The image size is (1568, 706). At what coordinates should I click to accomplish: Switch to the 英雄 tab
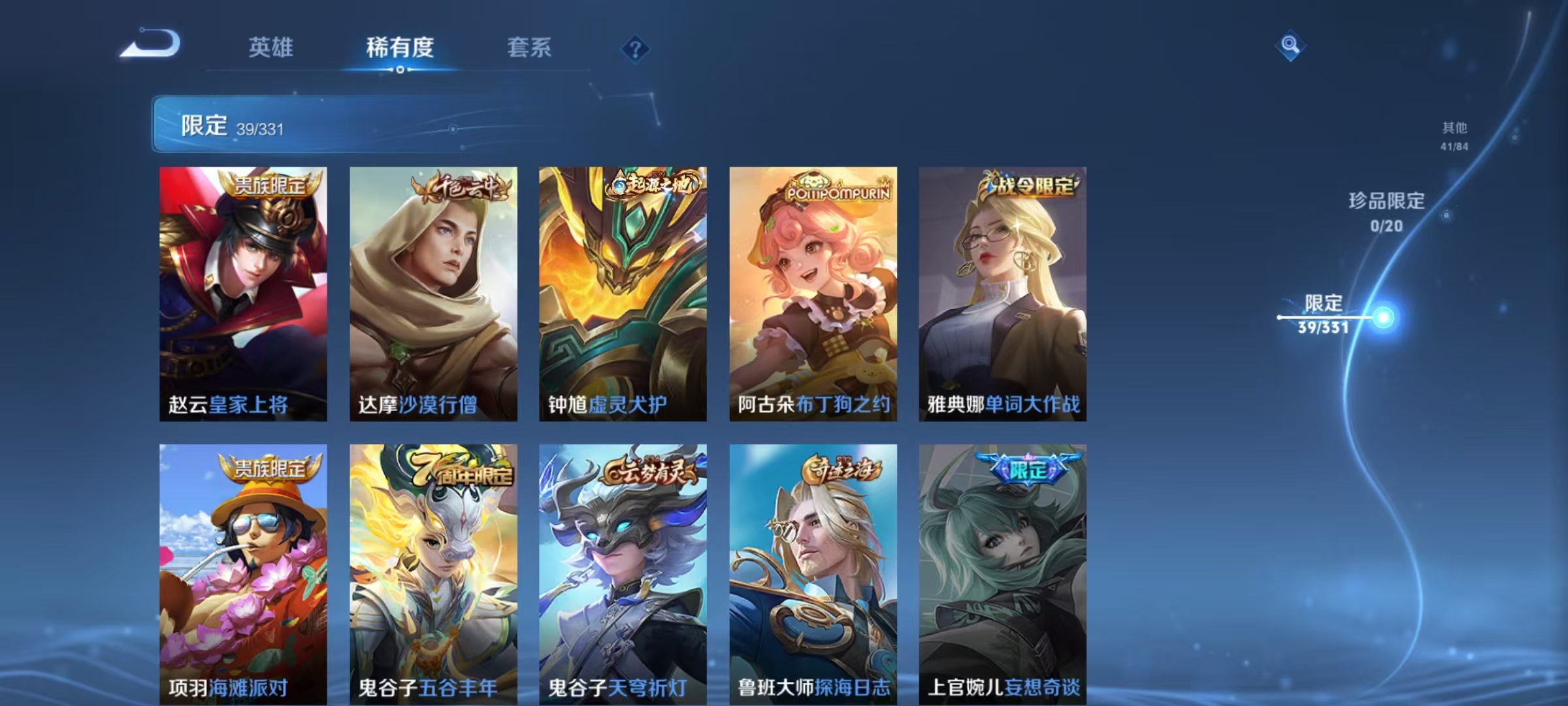(271, 47)
